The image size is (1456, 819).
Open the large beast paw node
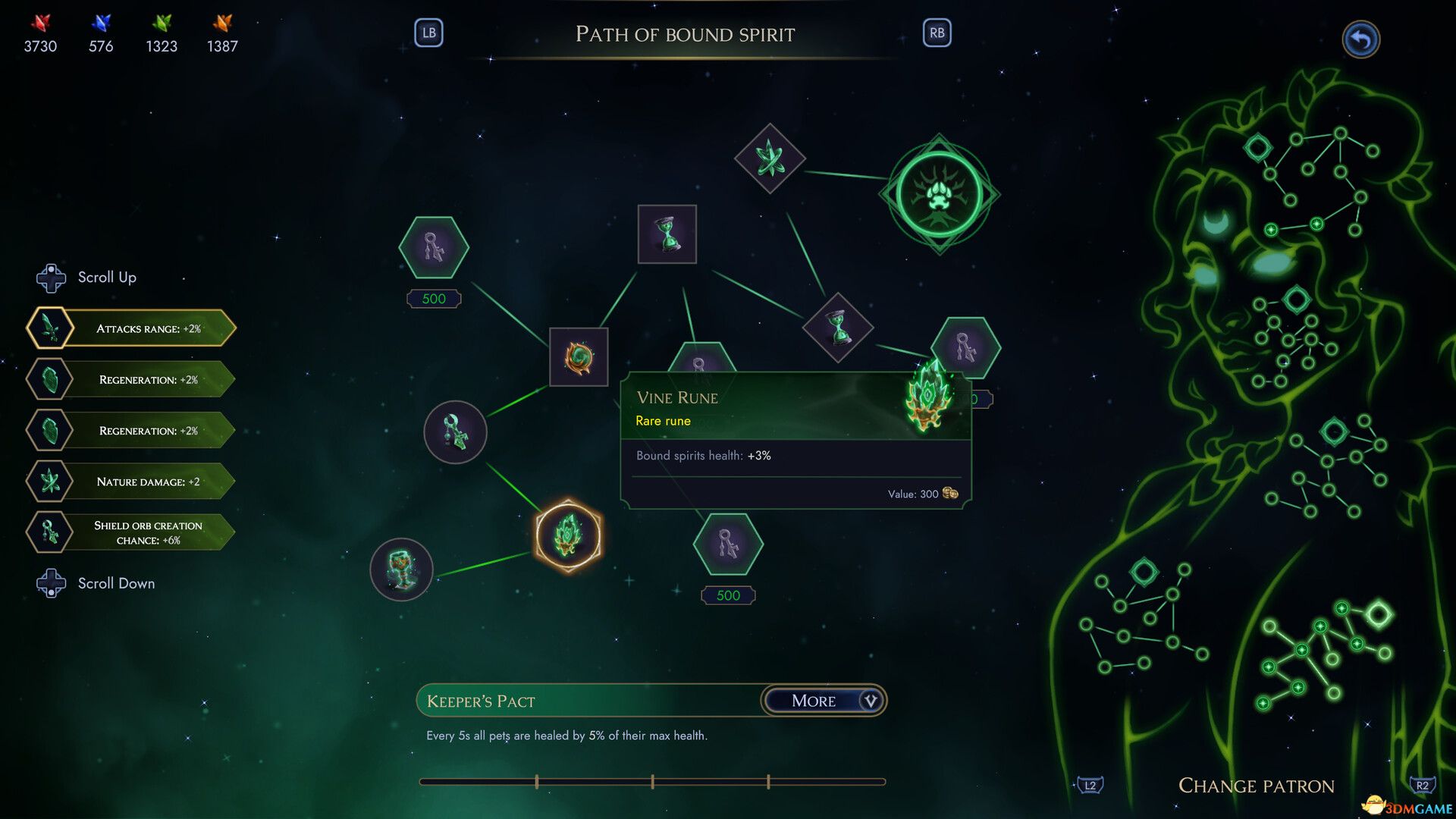(x=939, y=194)
